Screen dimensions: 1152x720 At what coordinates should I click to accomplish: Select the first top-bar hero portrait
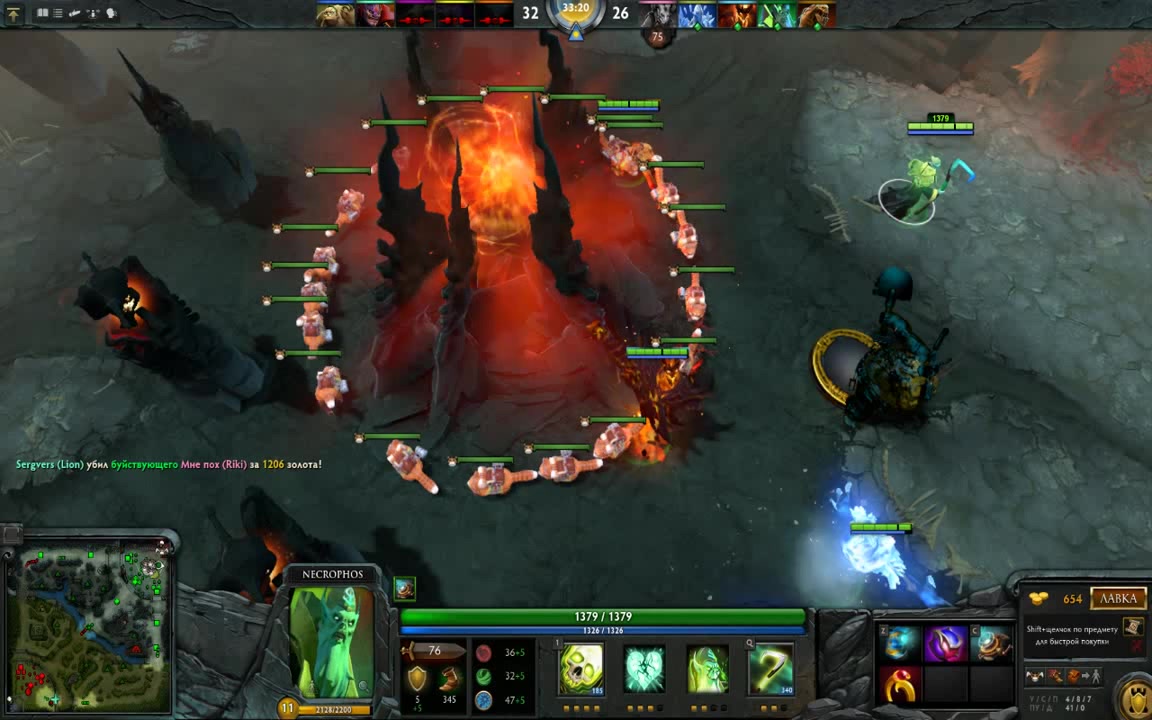[336, 14]
